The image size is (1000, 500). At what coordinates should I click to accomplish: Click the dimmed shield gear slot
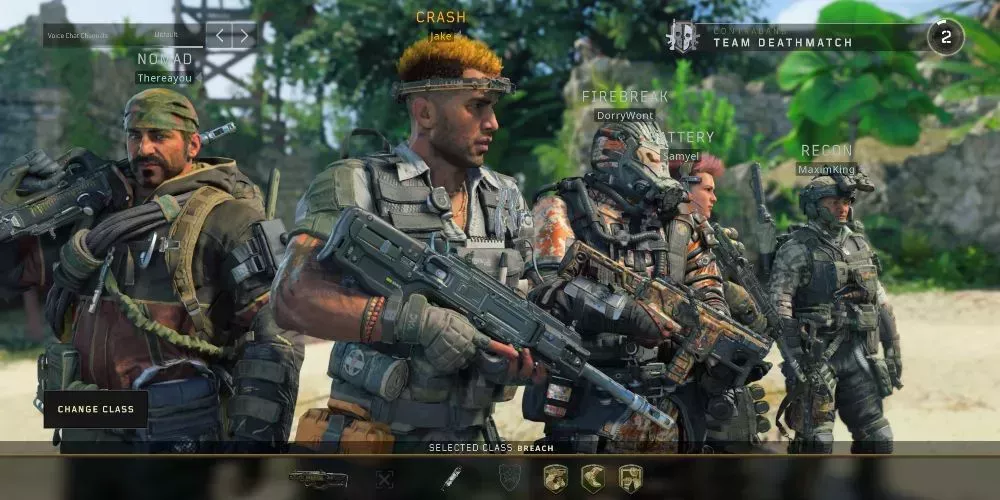point(509,478)
